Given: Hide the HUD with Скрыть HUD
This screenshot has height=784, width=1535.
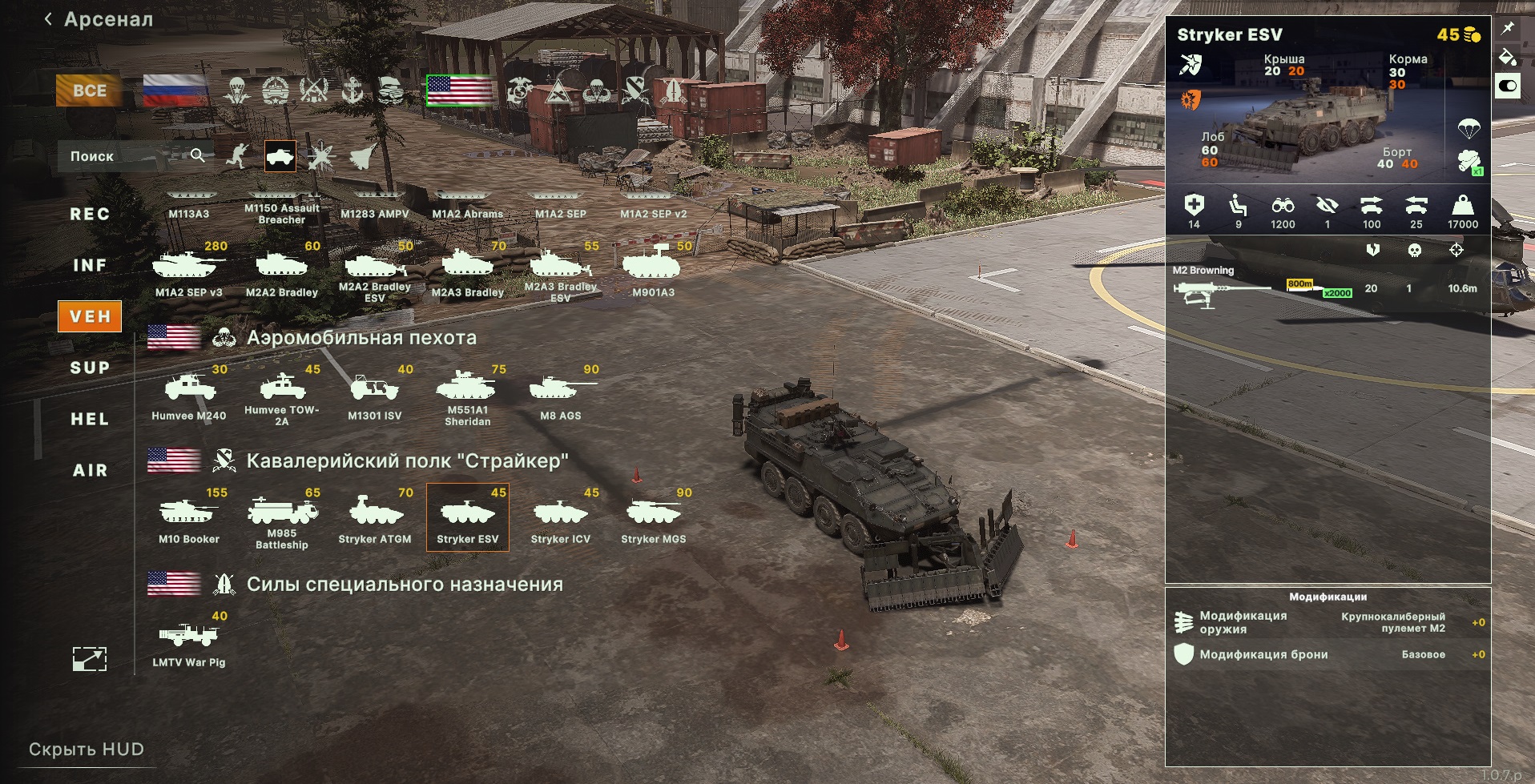Looking at the screenshot, I should (x=87, y=750).
